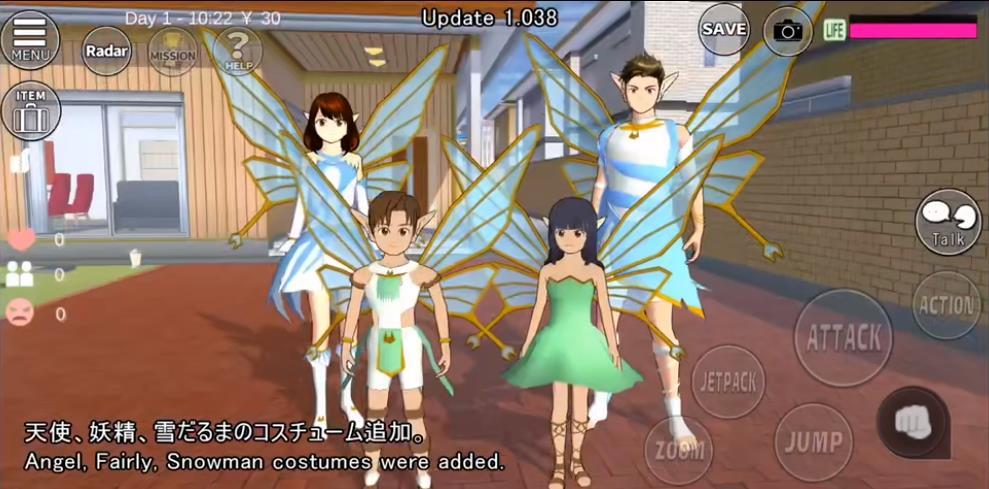Show the HELP screen

click(237, 50)
